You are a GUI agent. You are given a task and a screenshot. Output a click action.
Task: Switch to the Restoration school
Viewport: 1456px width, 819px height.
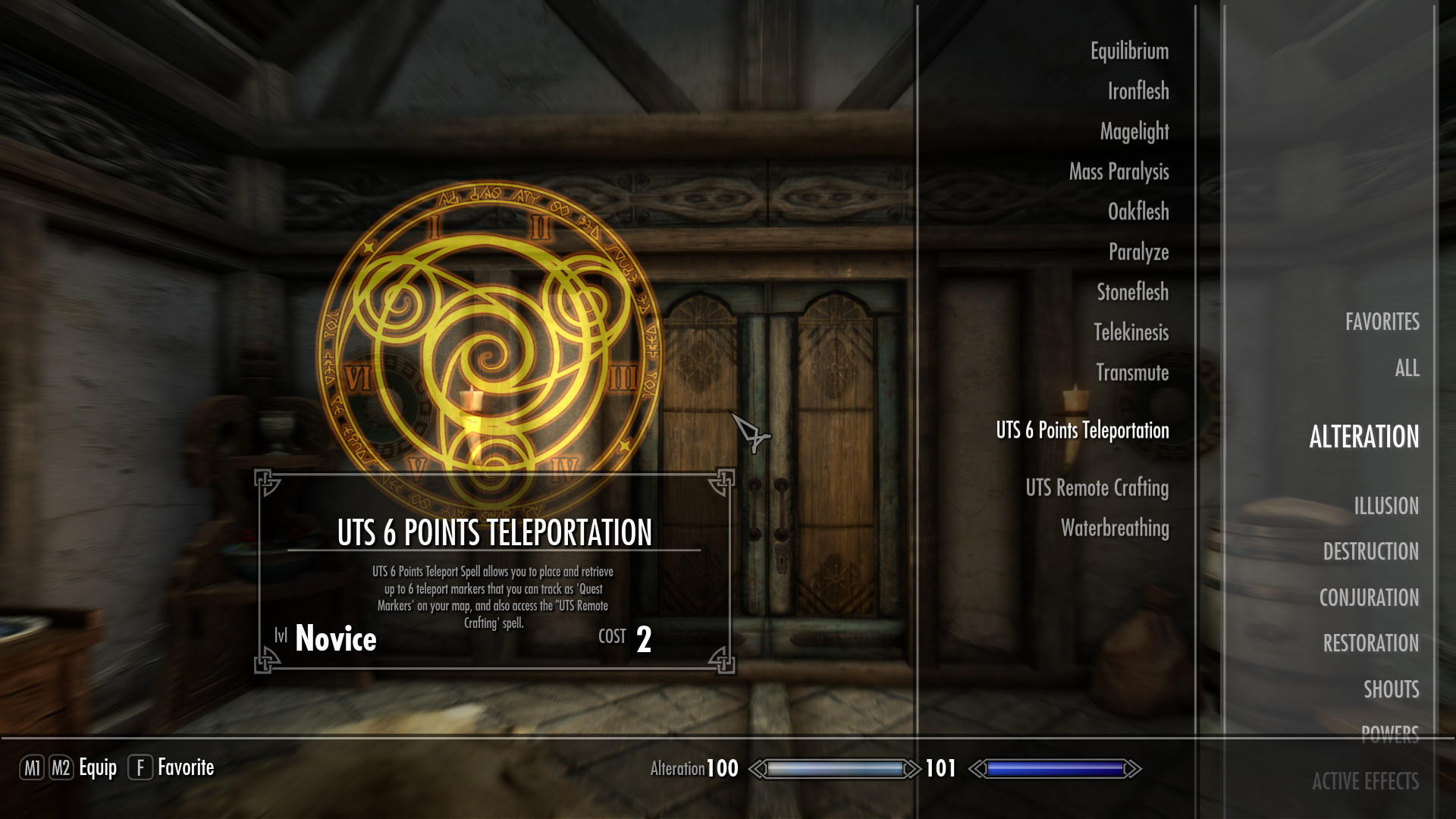1370,644
